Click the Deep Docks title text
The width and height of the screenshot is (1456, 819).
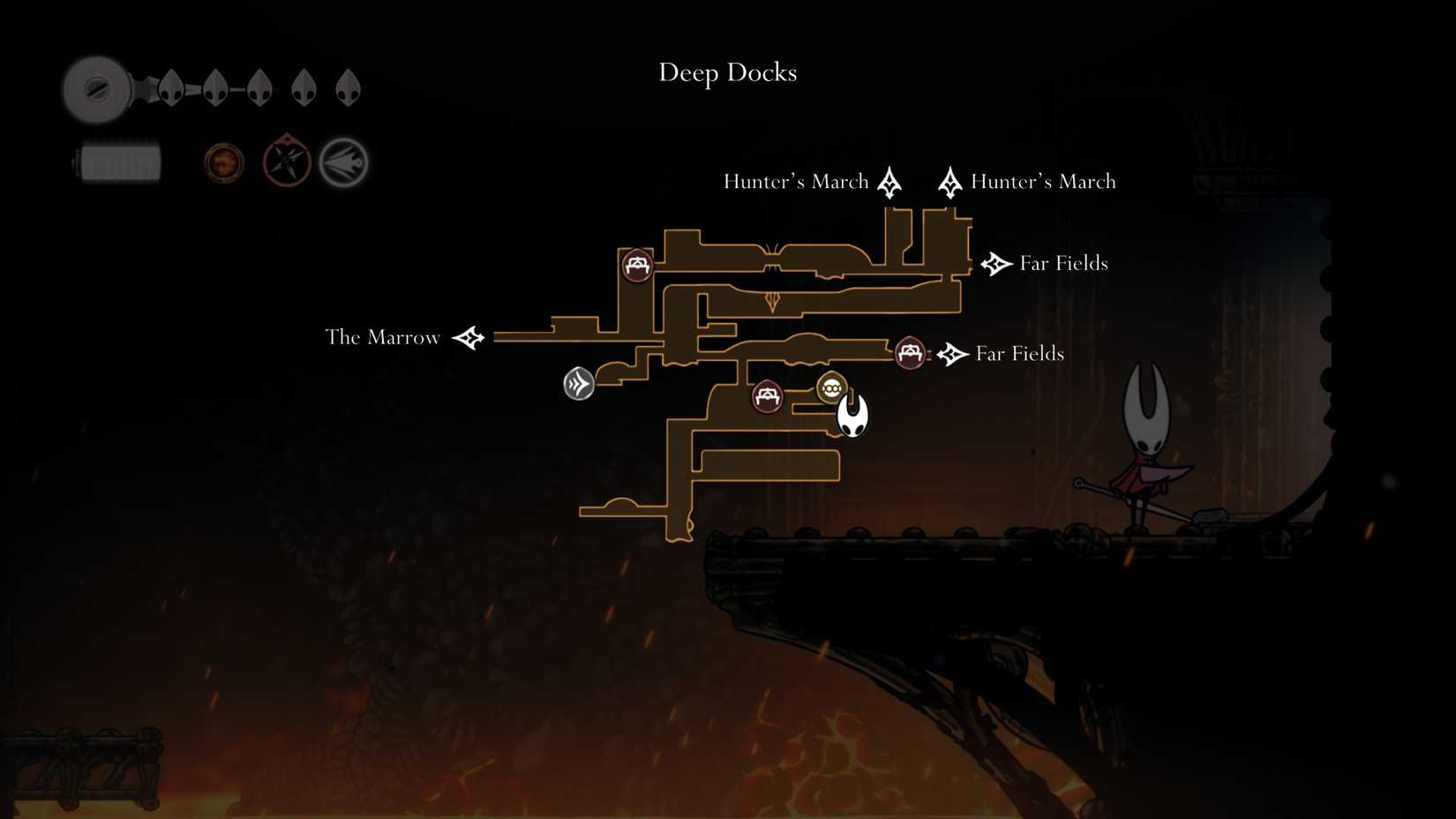[727, 73]
